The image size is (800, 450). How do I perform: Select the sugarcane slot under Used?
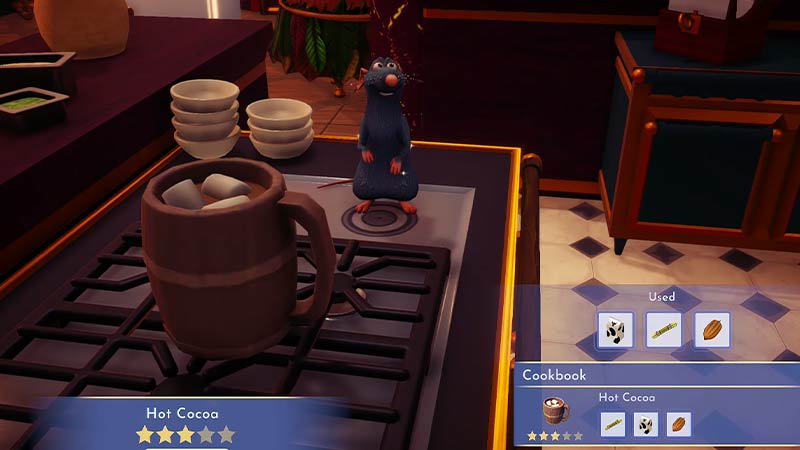663,330
